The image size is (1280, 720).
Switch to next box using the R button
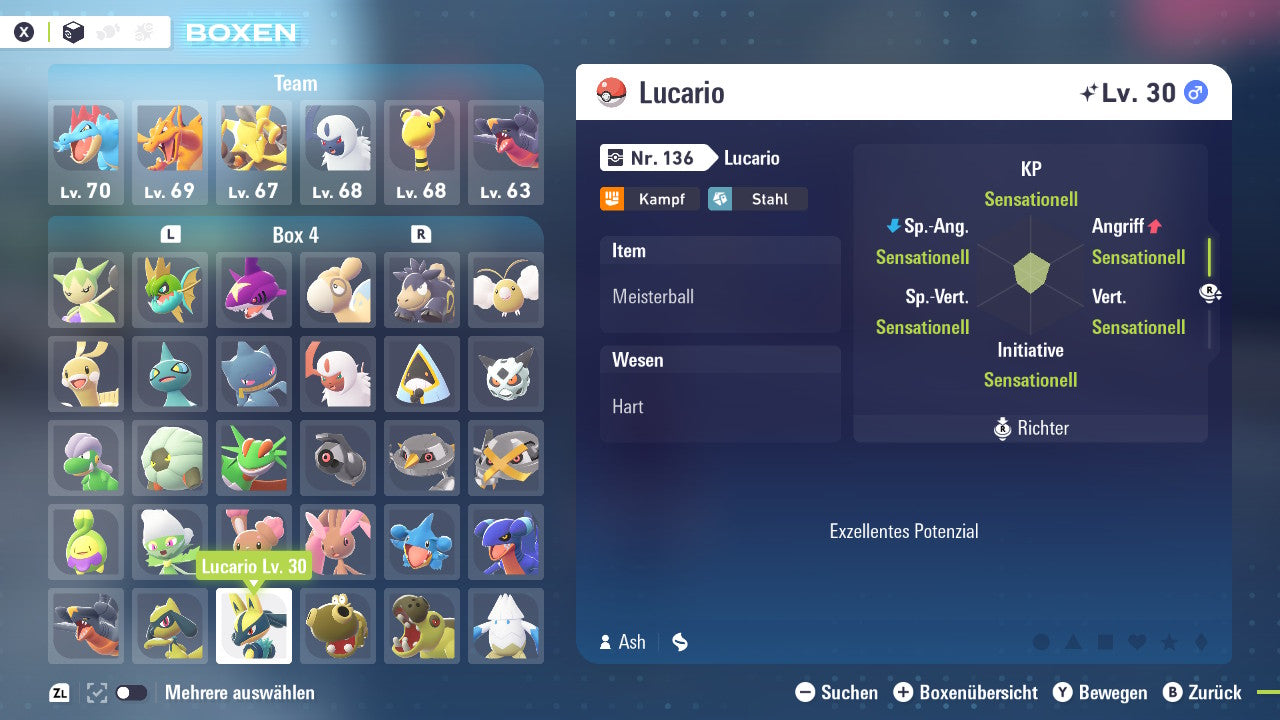tap(420, 235)
